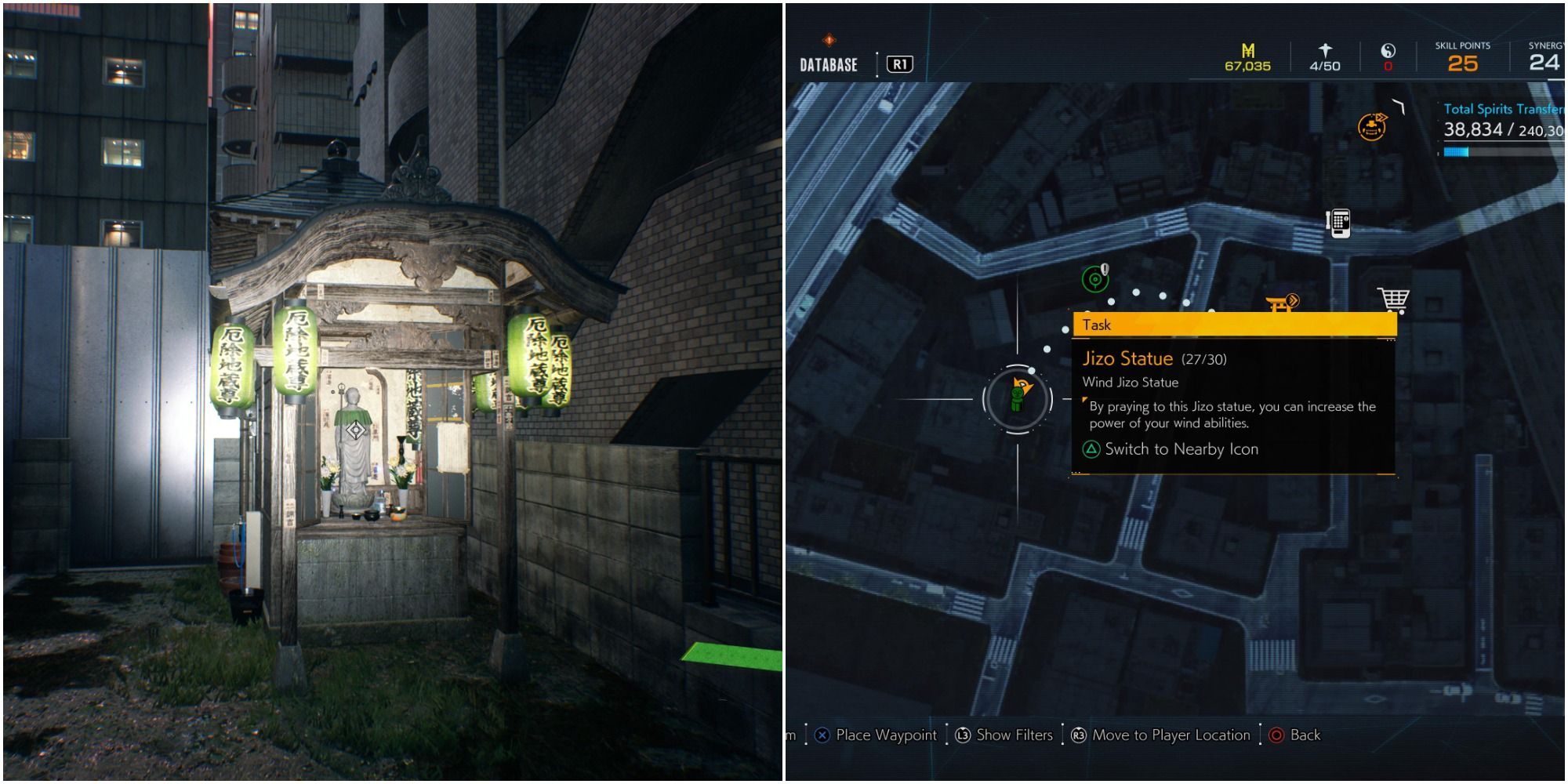
Task: Switch to the Database tab
Action: [827, 64]
